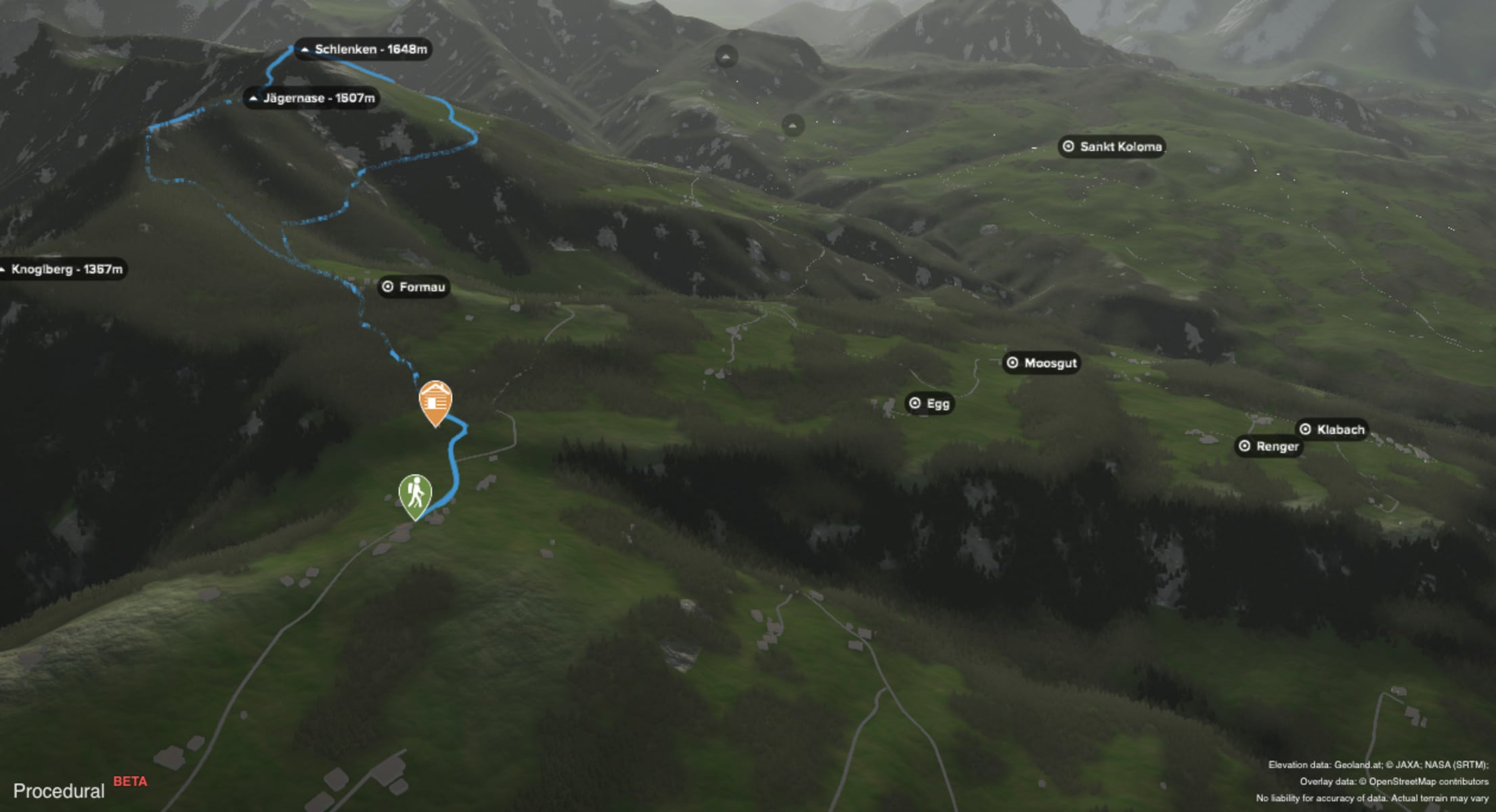Choose the Egg place label

click(x=929, y=404)
